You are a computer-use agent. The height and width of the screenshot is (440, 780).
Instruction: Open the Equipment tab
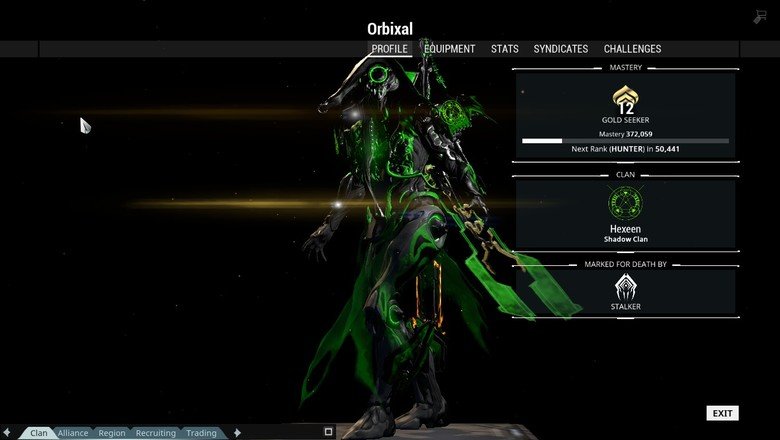point(448,48)
